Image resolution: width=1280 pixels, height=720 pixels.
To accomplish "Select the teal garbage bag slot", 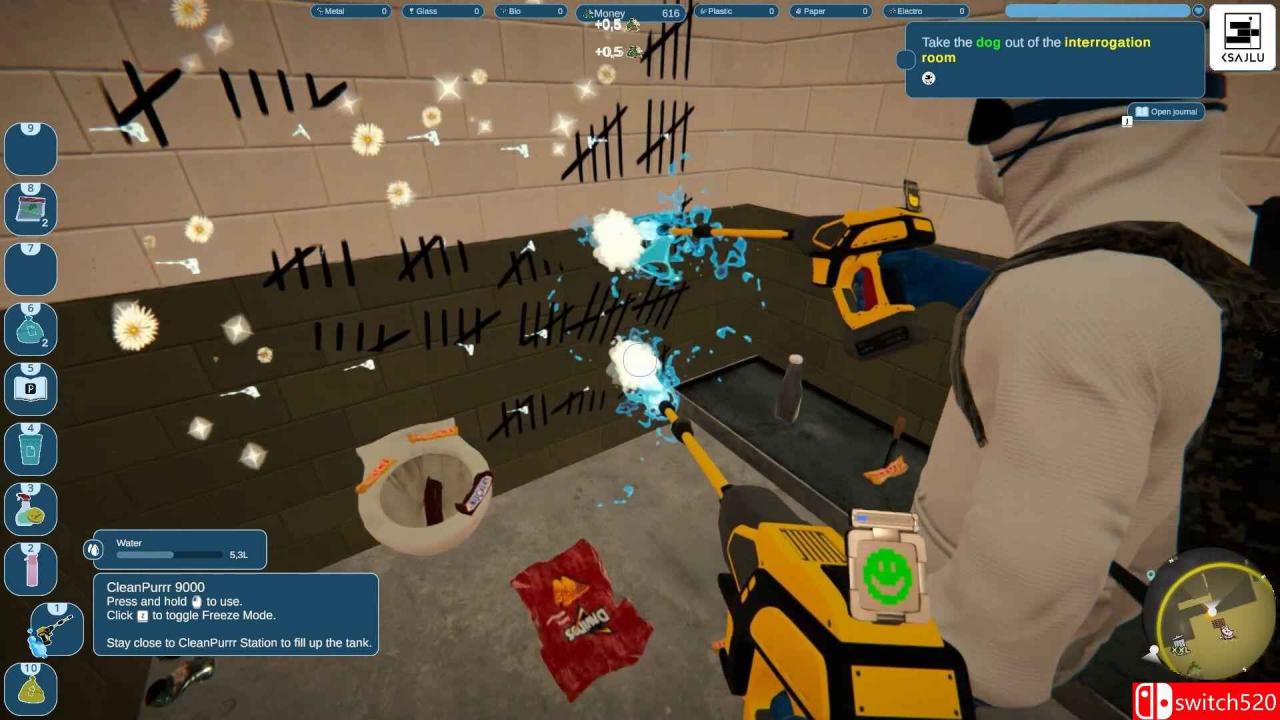I will click(x=31, y=329).
